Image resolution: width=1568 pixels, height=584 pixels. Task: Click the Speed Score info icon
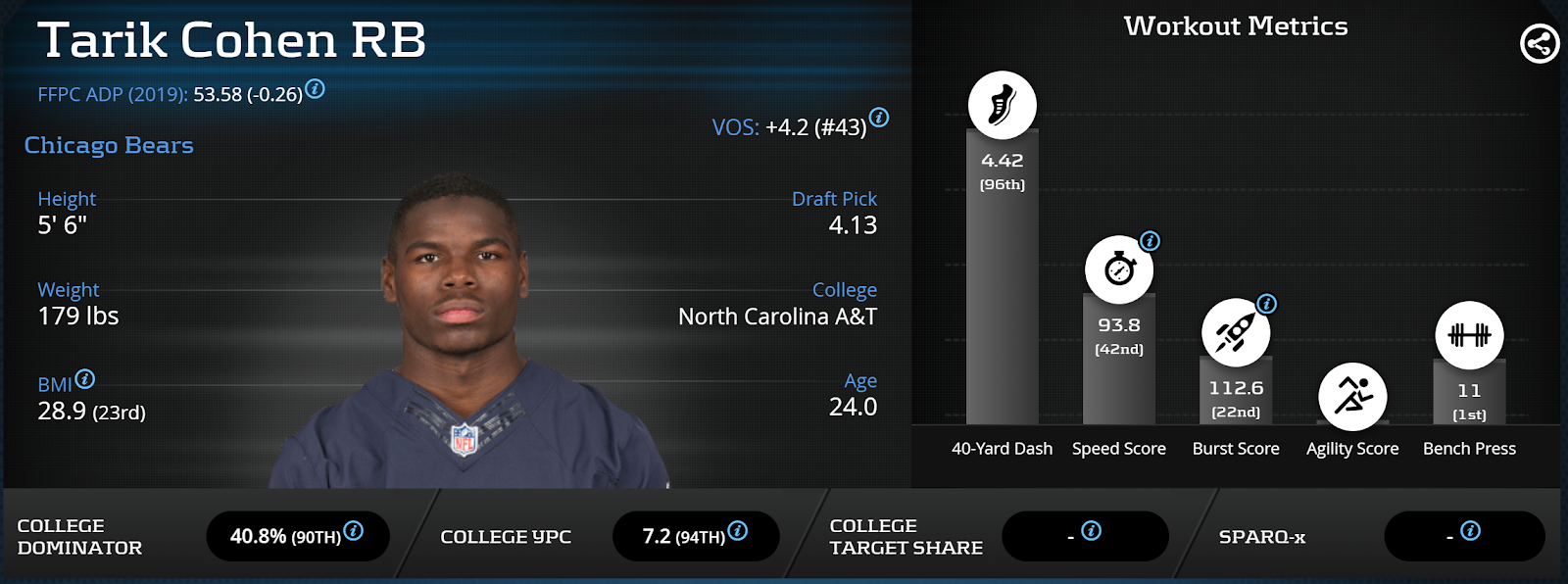[x=1150, y=241]
